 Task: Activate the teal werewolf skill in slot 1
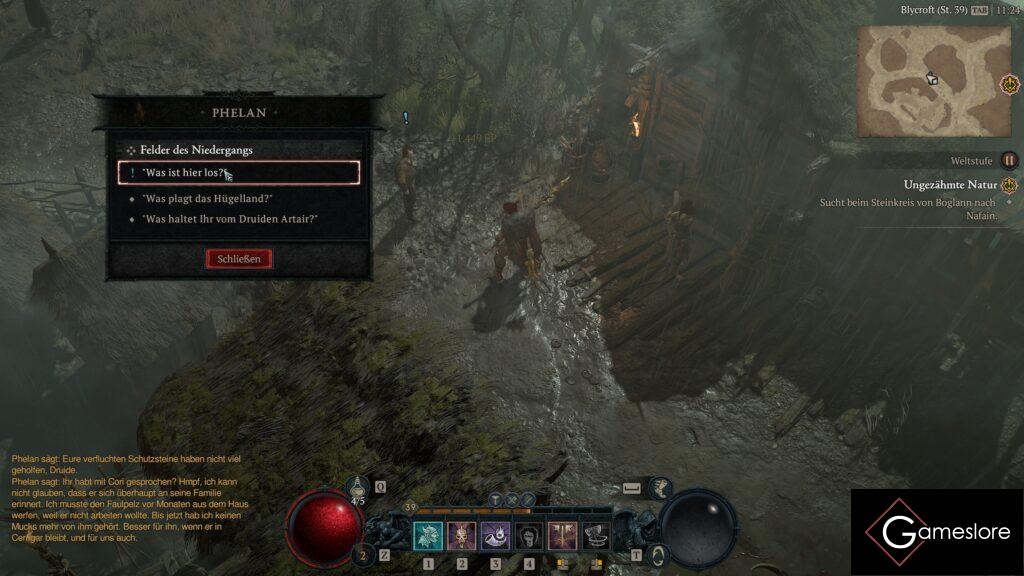[x=428, y=537]
